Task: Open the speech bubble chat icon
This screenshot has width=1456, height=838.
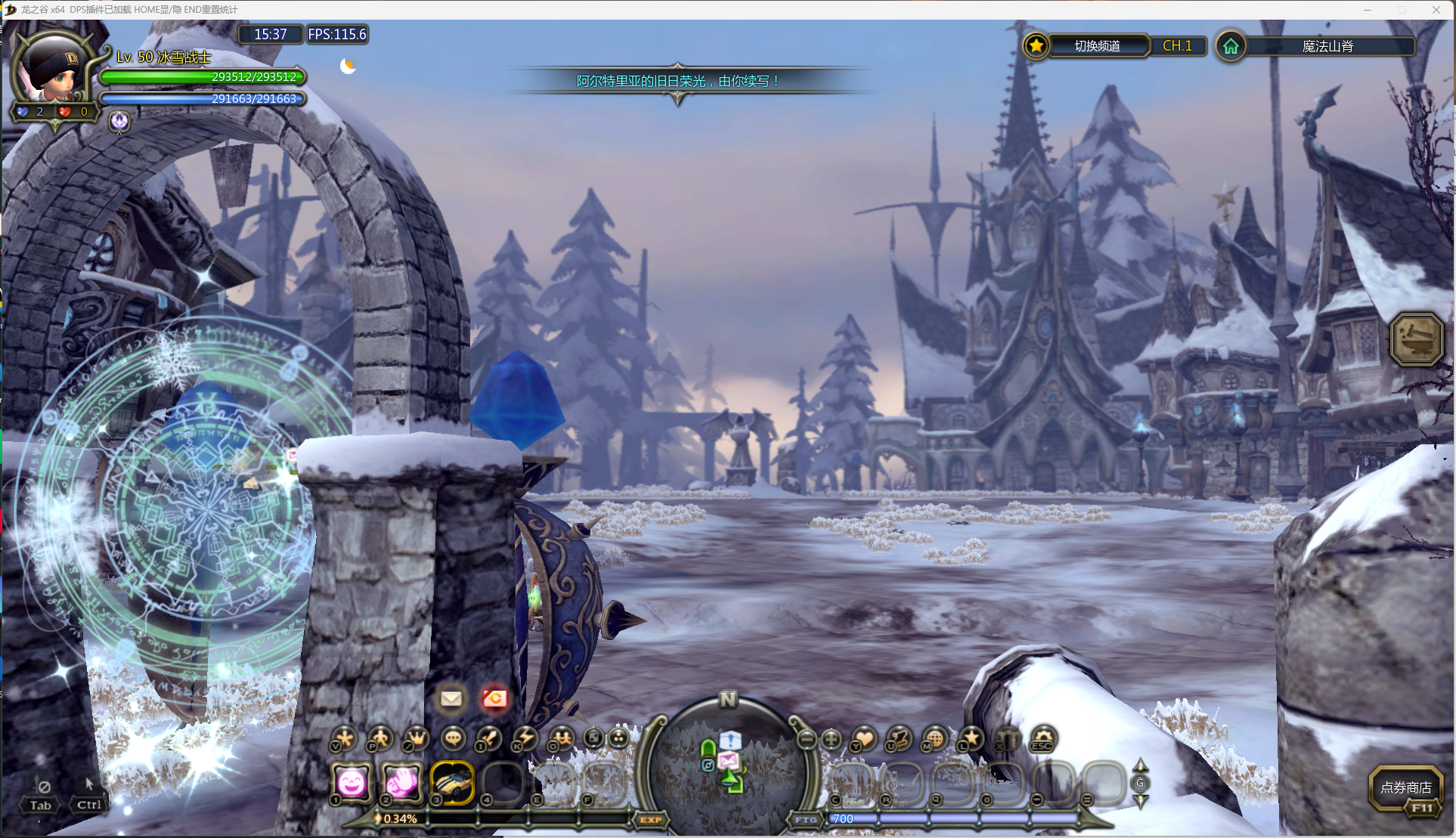Action: pos(453,738)
